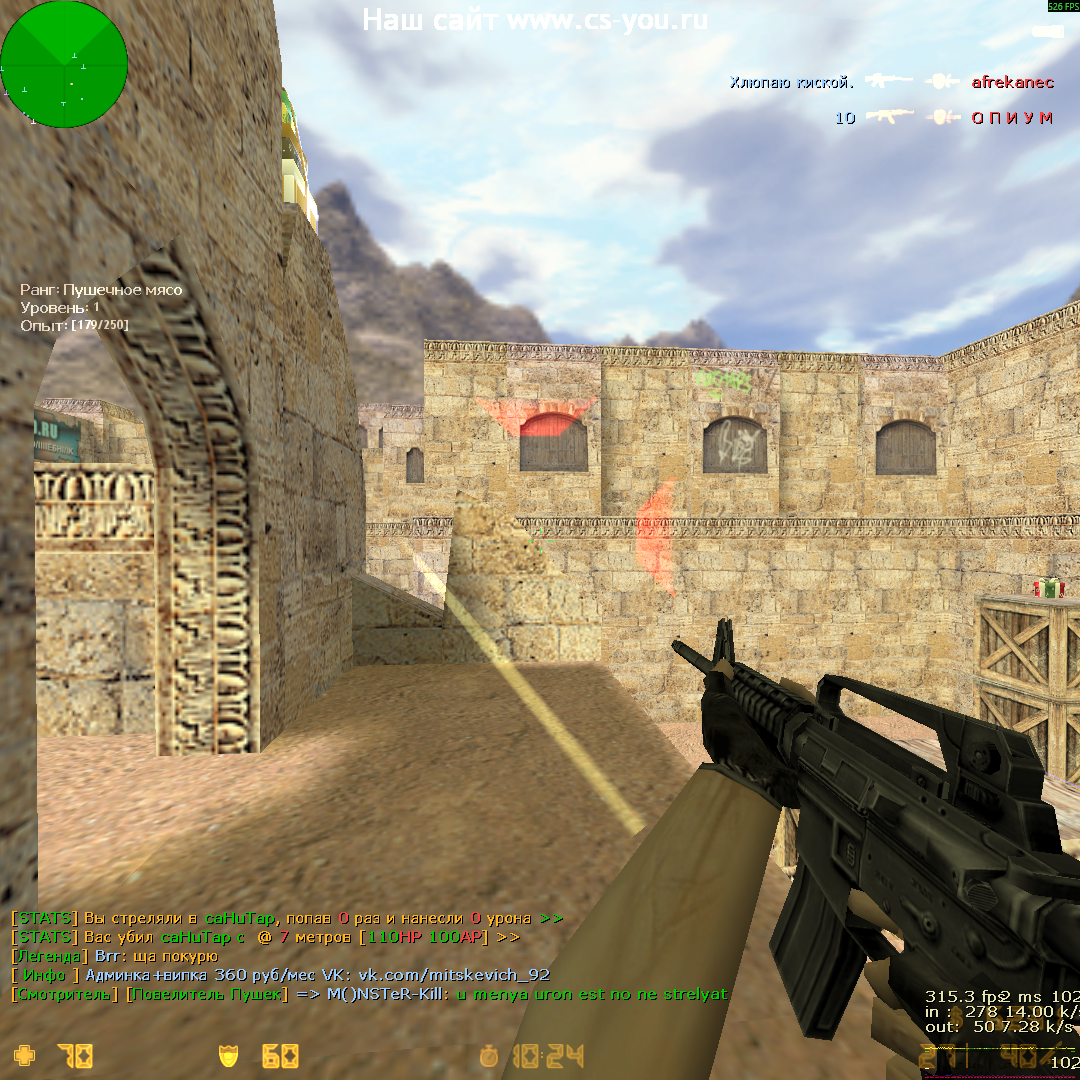Click the health cross icon
This screenshot has height=1080, width=1080.
[22, 1055]
